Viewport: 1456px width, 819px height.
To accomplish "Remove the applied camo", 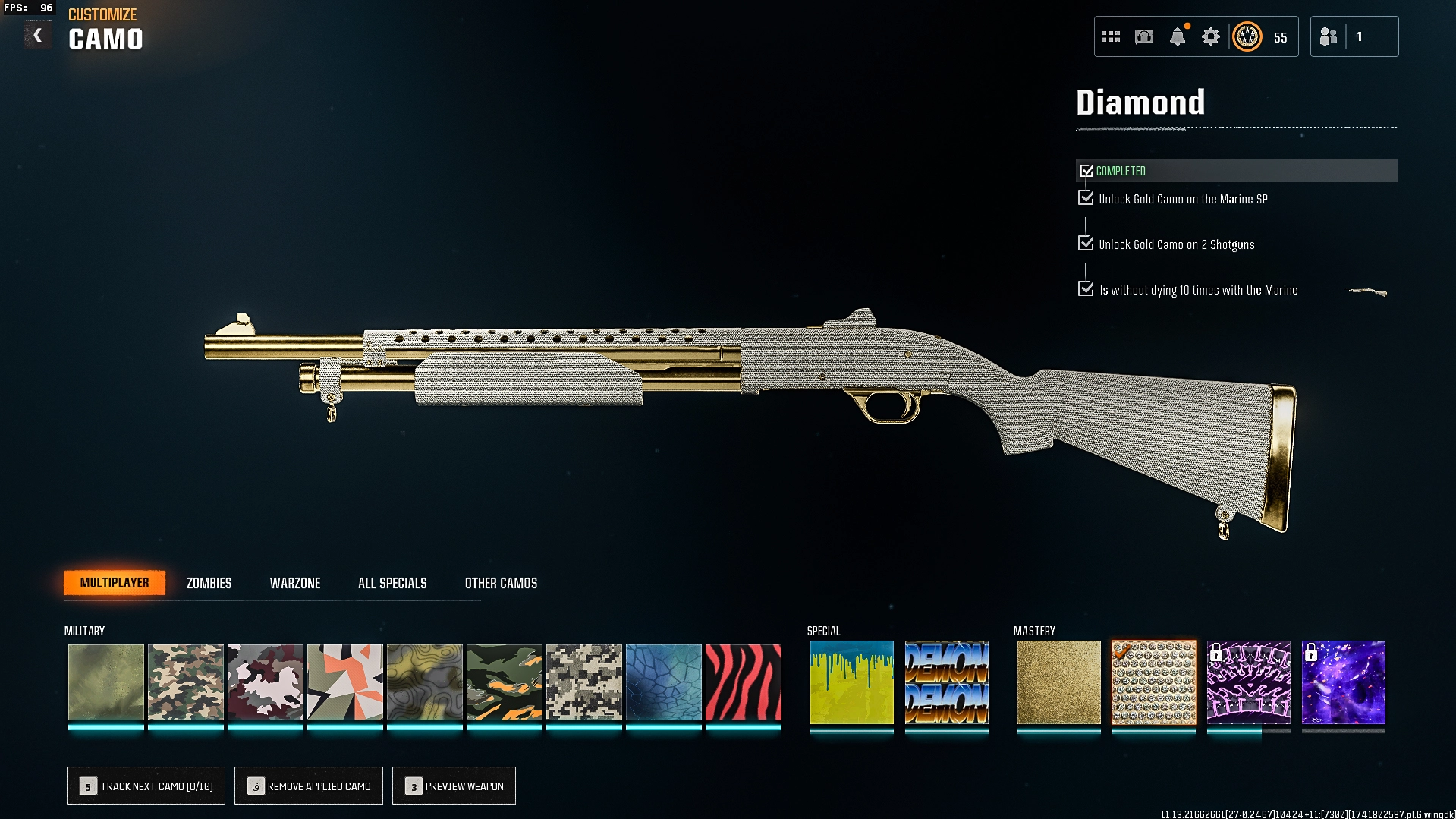I will pos(309,786).
